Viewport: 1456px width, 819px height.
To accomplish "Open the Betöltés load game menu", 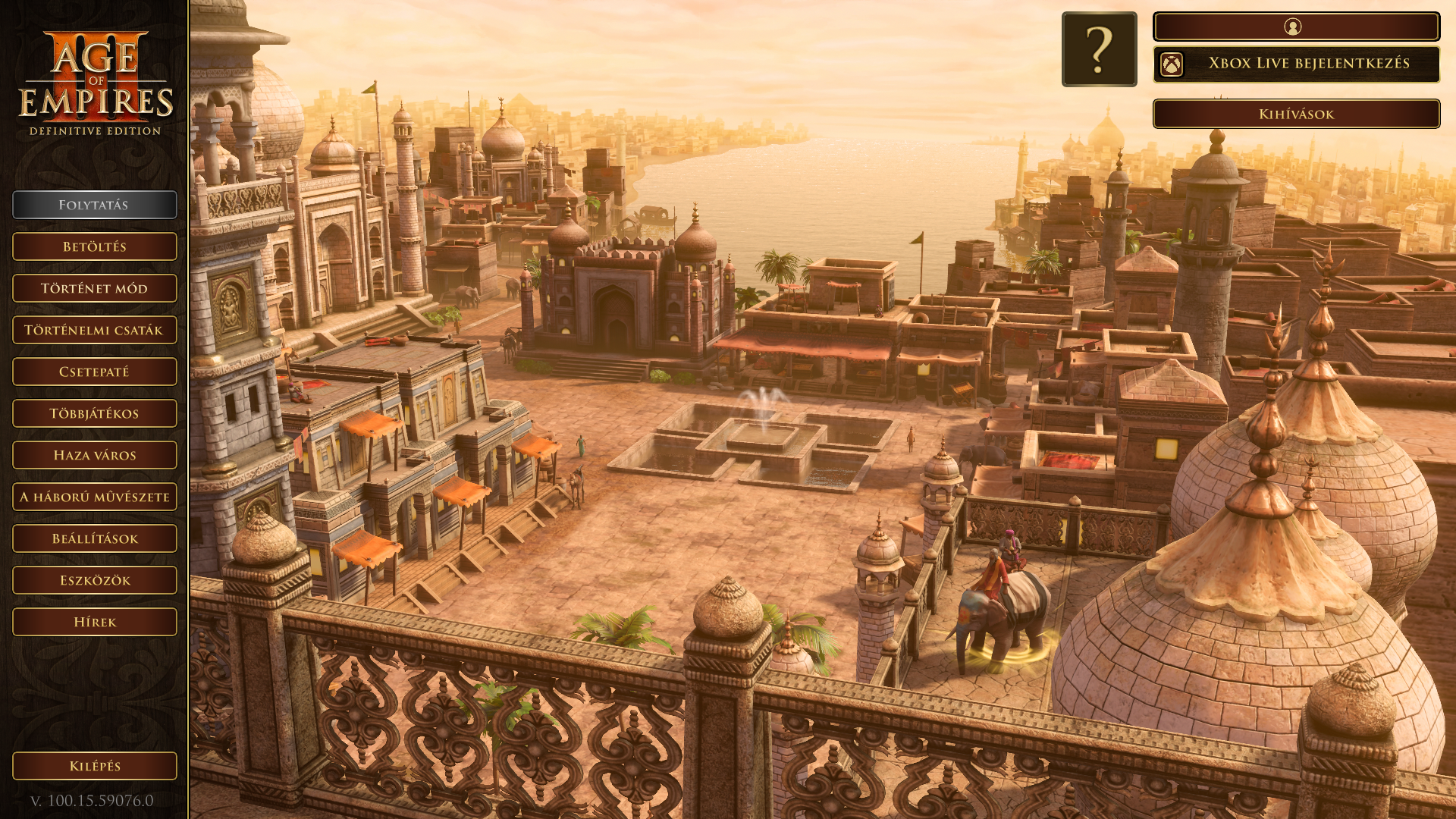I will [95, 246].
